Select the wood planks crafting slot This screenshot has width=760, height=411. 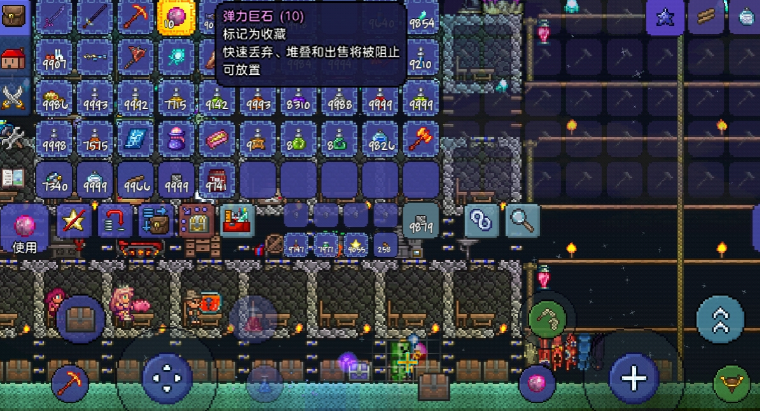(707, 17)
